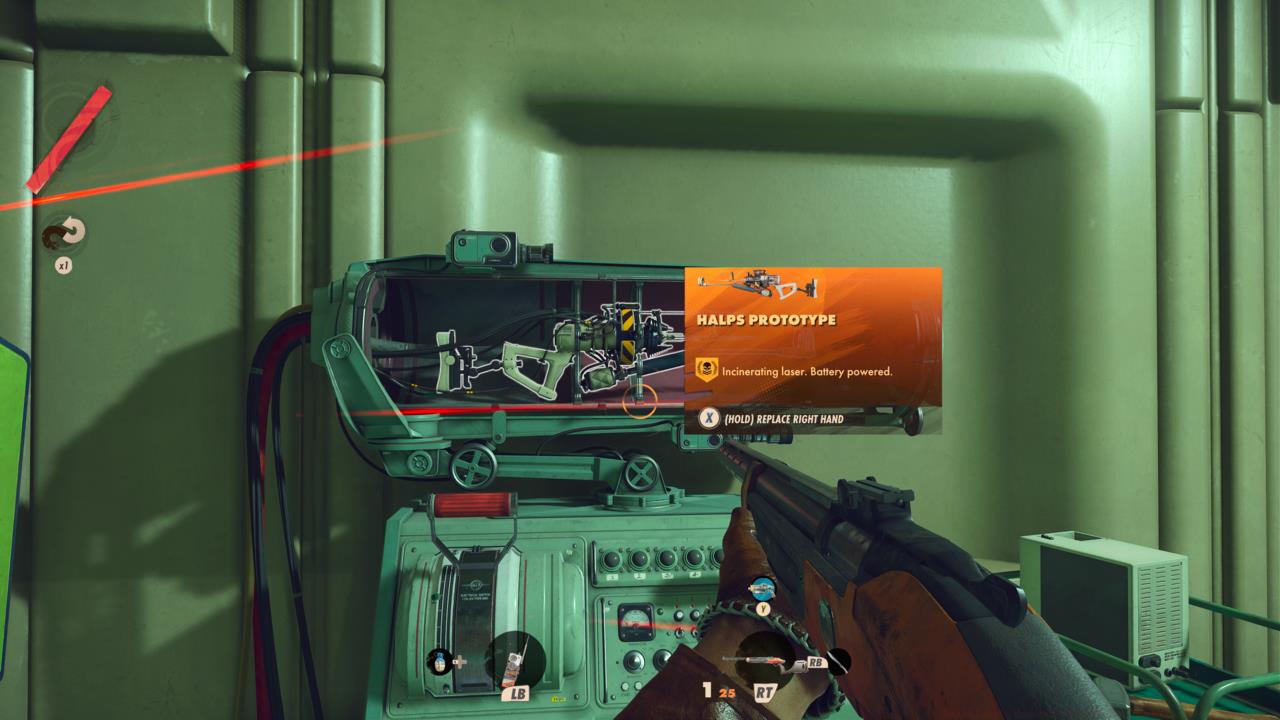
Task: Click the RB bumper prompt
Action: pyautogui.click(x=816, y=662)
